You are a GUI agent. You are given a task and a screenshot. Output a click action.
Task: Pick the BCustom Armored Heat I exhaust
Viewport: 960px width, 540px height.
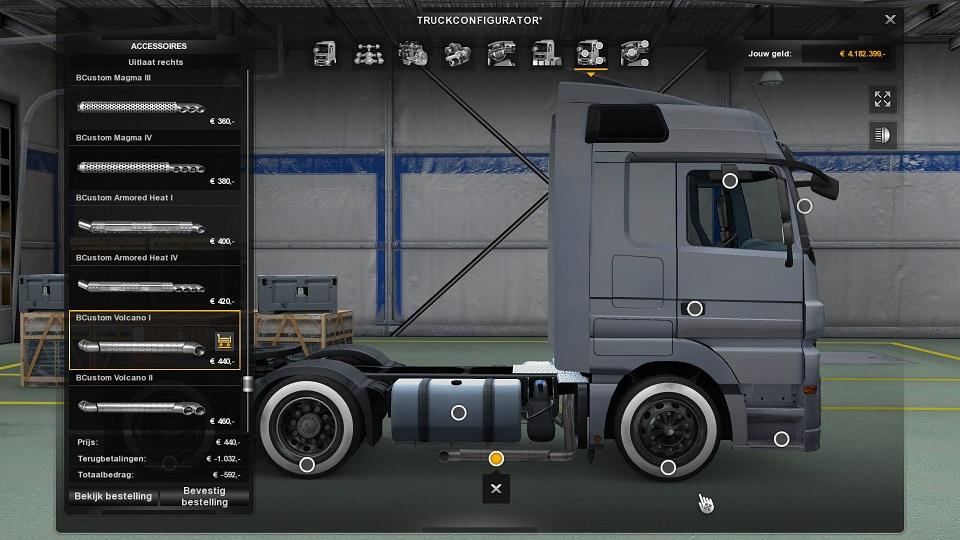click(x=154, y=227)
